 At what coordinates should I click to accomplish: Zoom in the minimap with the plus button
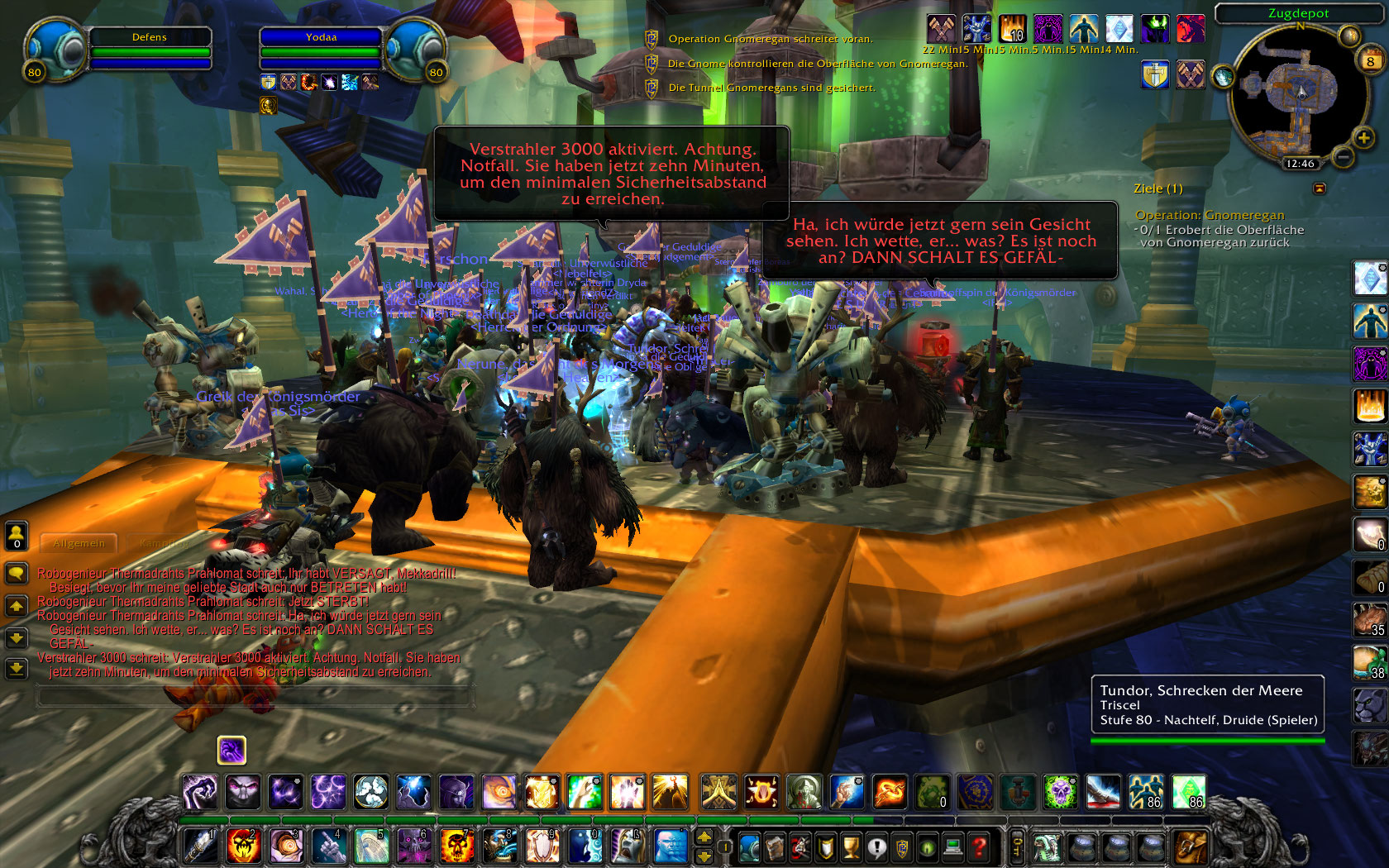pyautogui.click(x=1363, y=138)
